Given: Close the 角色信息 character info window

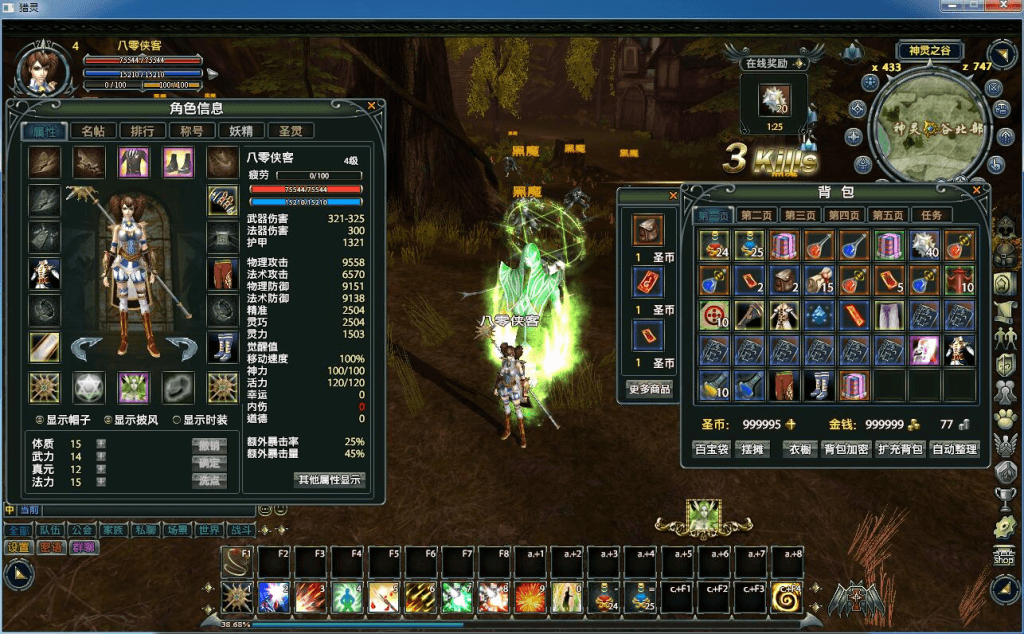Looking at the screenshot, I should pos(372,104).
